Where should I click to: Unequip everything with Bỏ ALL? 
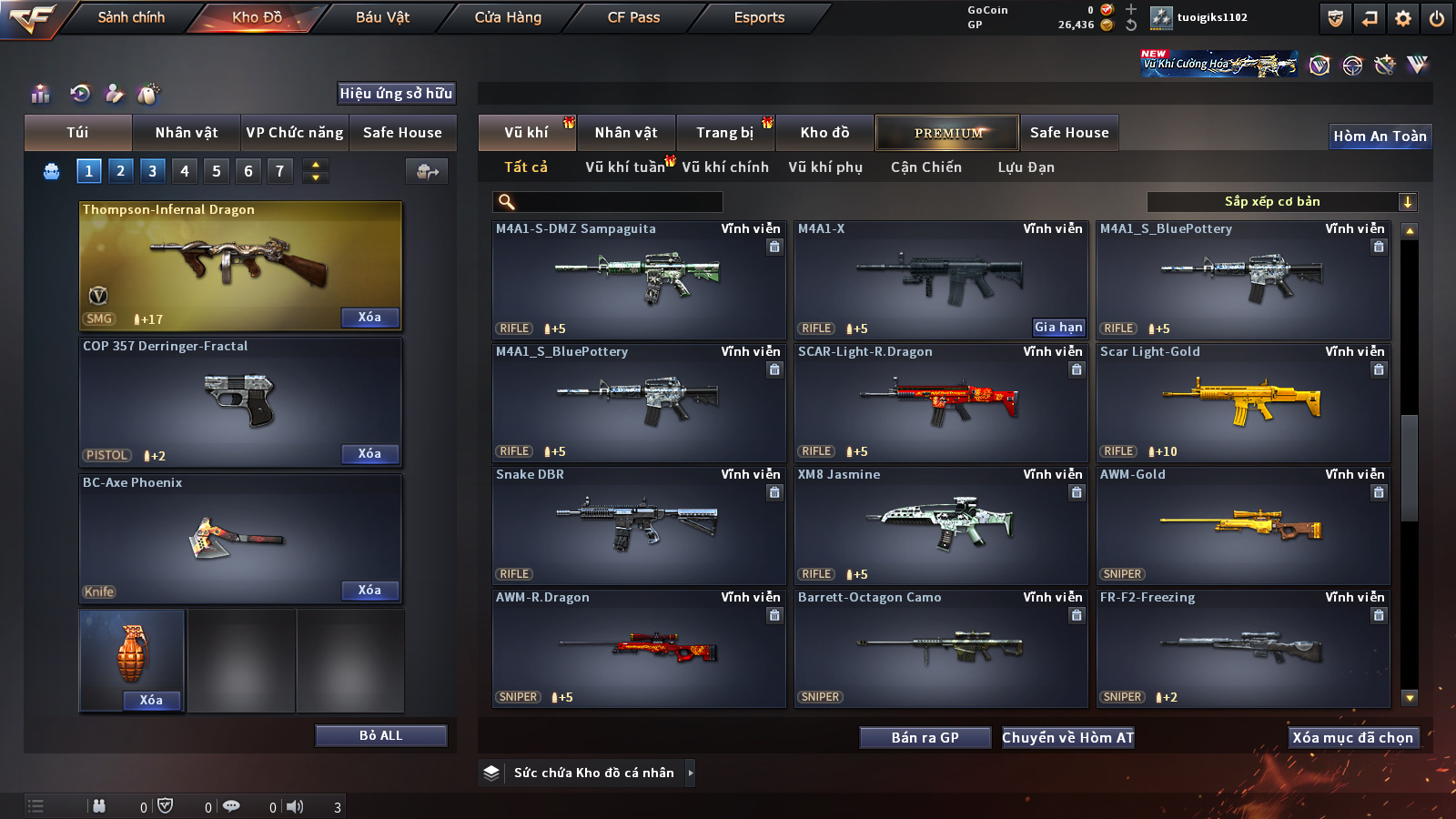pos(380,735)
